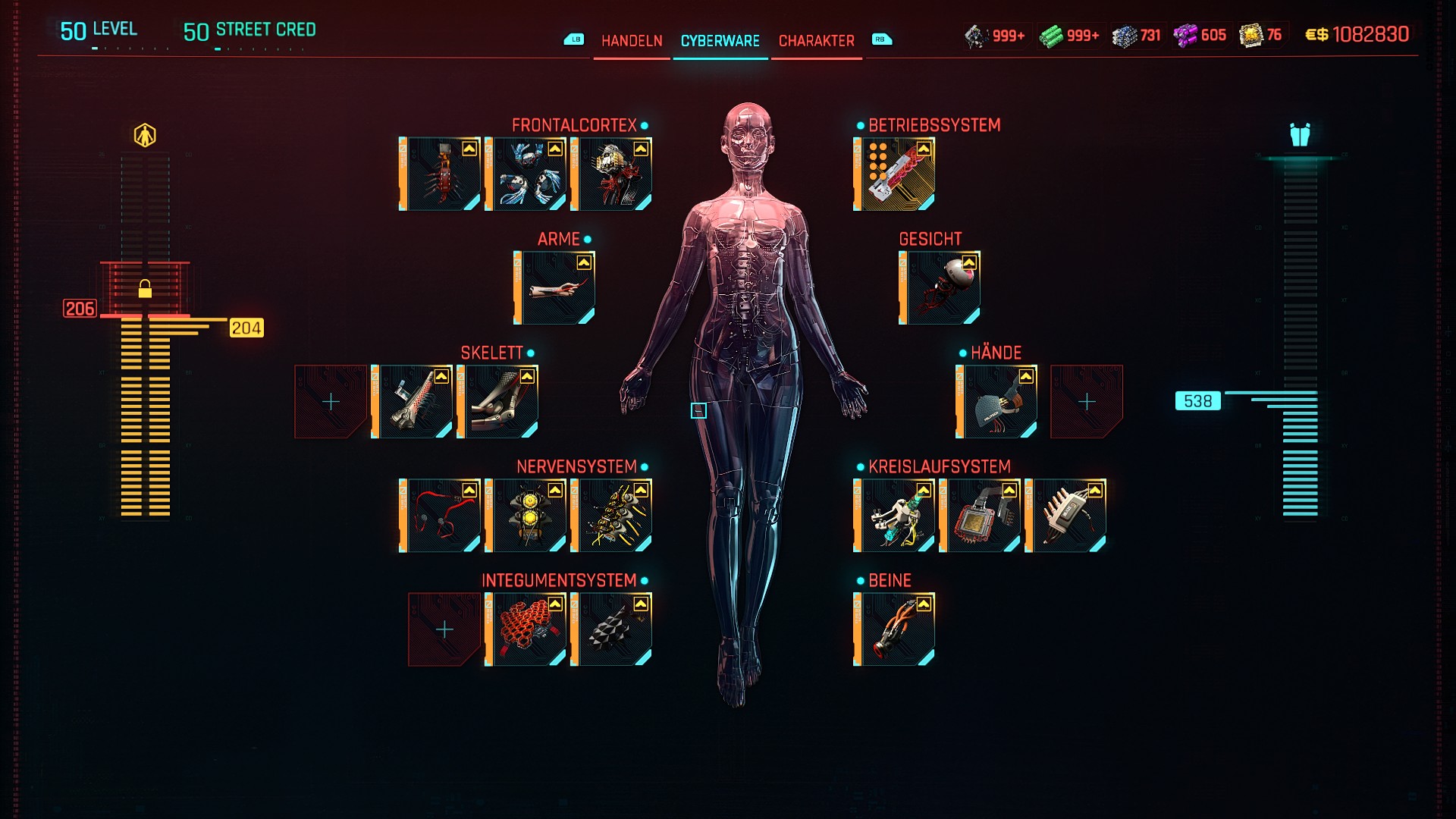Select the red honeycomb Integumentsystem implant

click(526, 629)
